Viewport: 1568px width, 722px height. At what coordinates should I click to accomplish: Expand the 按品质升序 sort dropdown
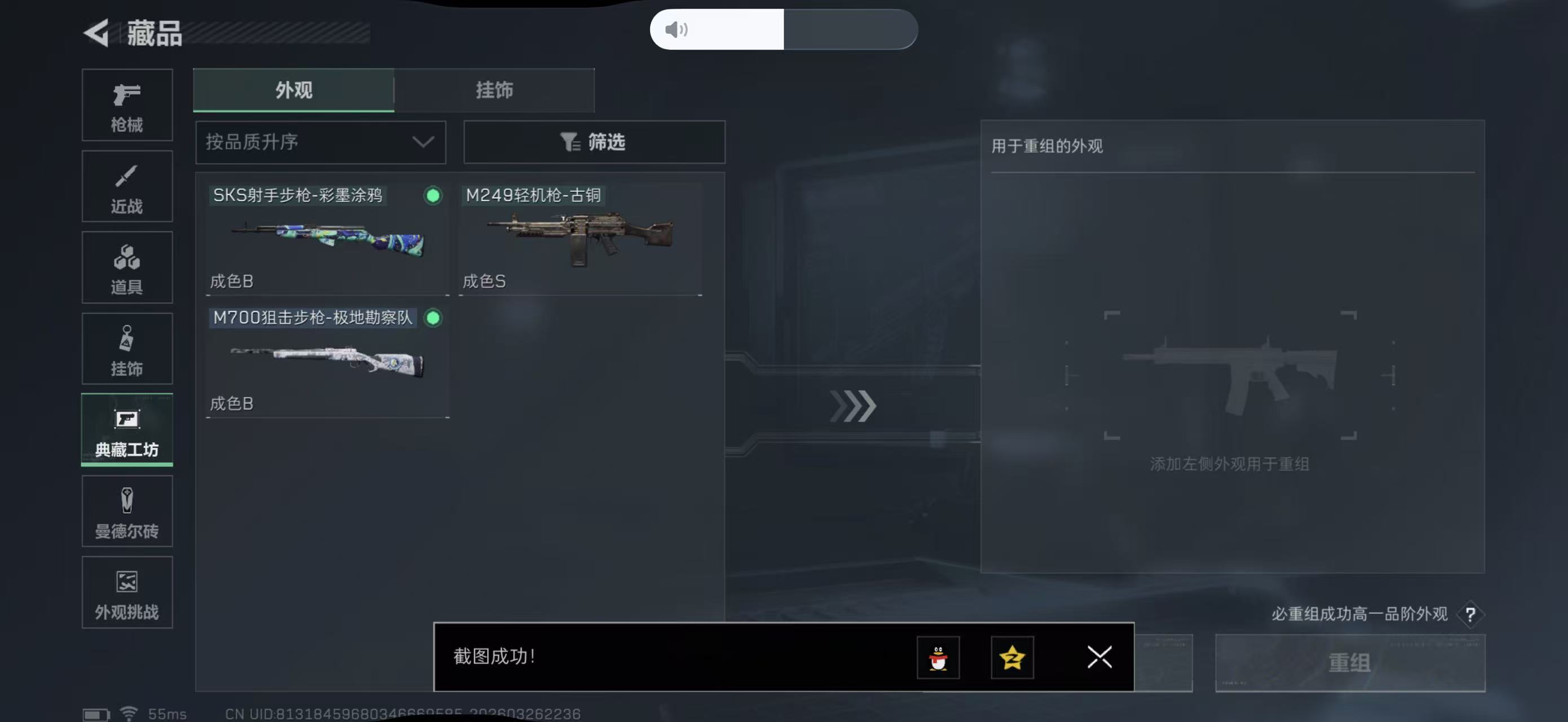(x=320, y=142)
